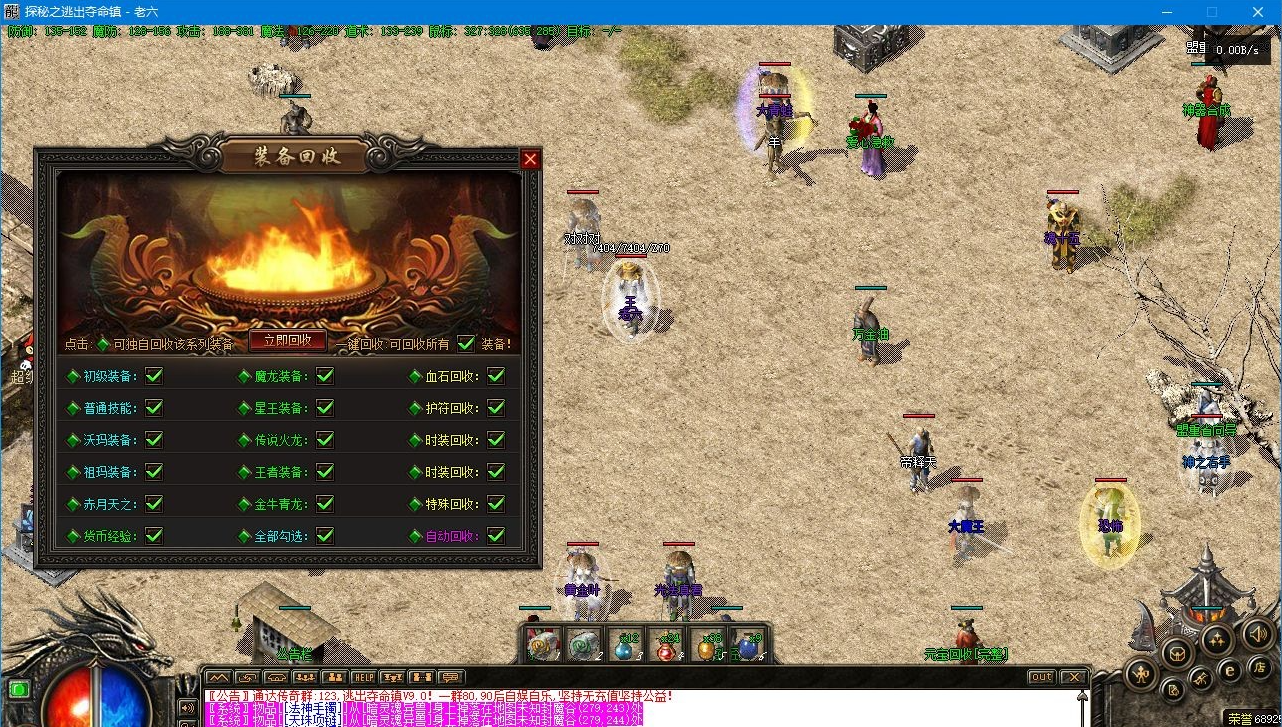The width and height of the screenshot is (1282, 727).
Task: Mute game sound via the speaker icon
Action: (x=1258, y=635)
